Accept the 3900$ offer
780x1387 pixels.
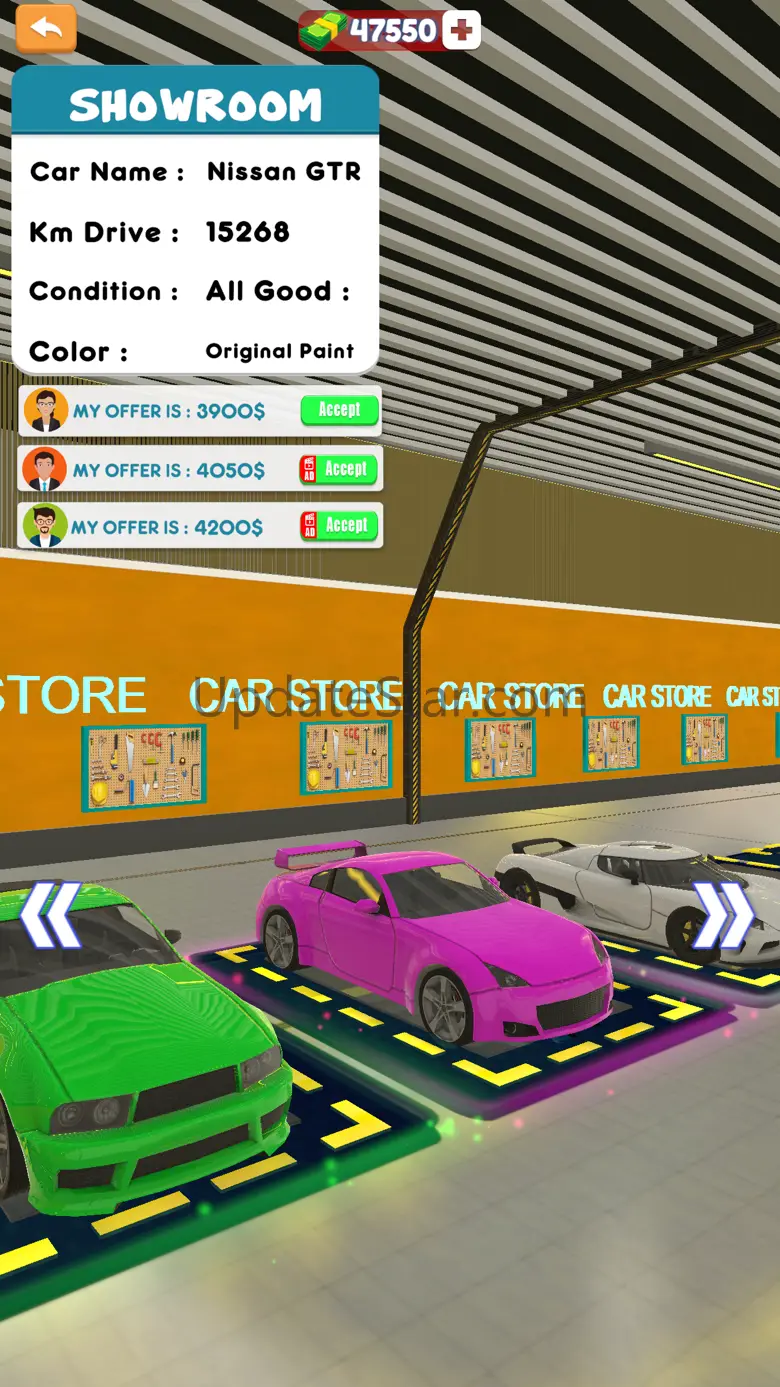pos(339,410)
